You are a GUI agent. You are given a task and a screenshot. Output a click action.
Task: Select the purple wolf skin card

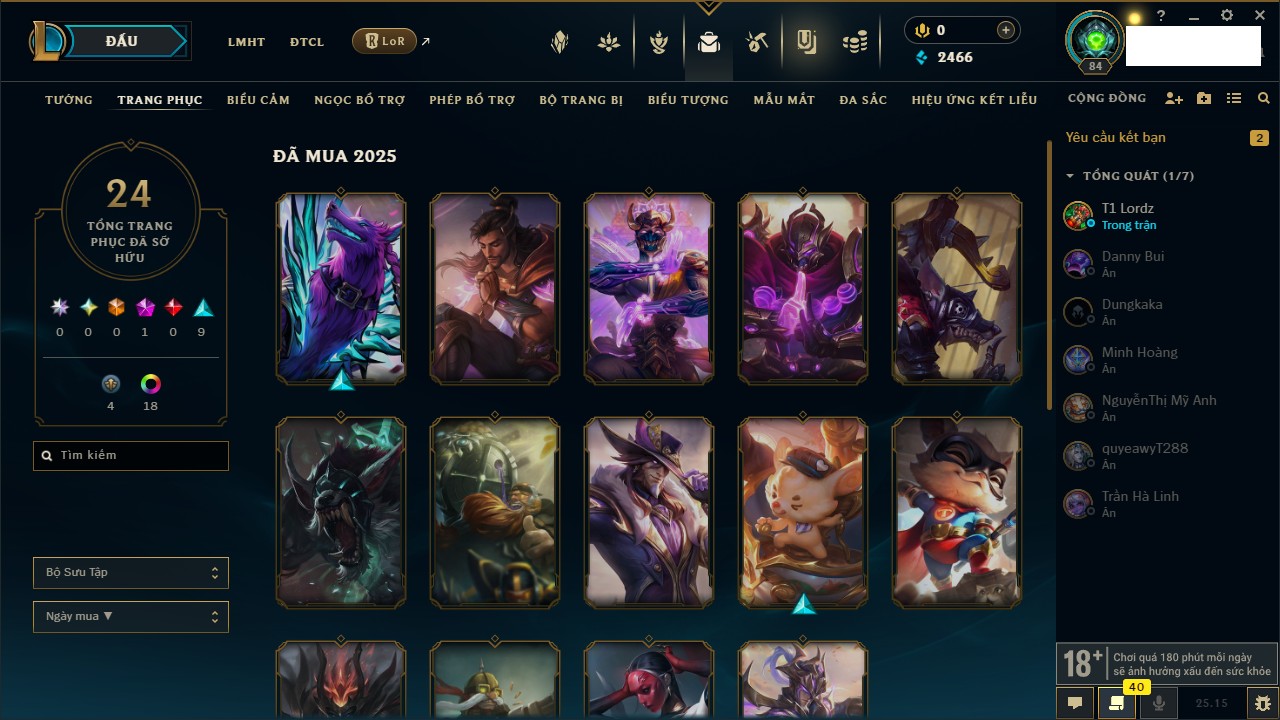(x=341, y=288)
